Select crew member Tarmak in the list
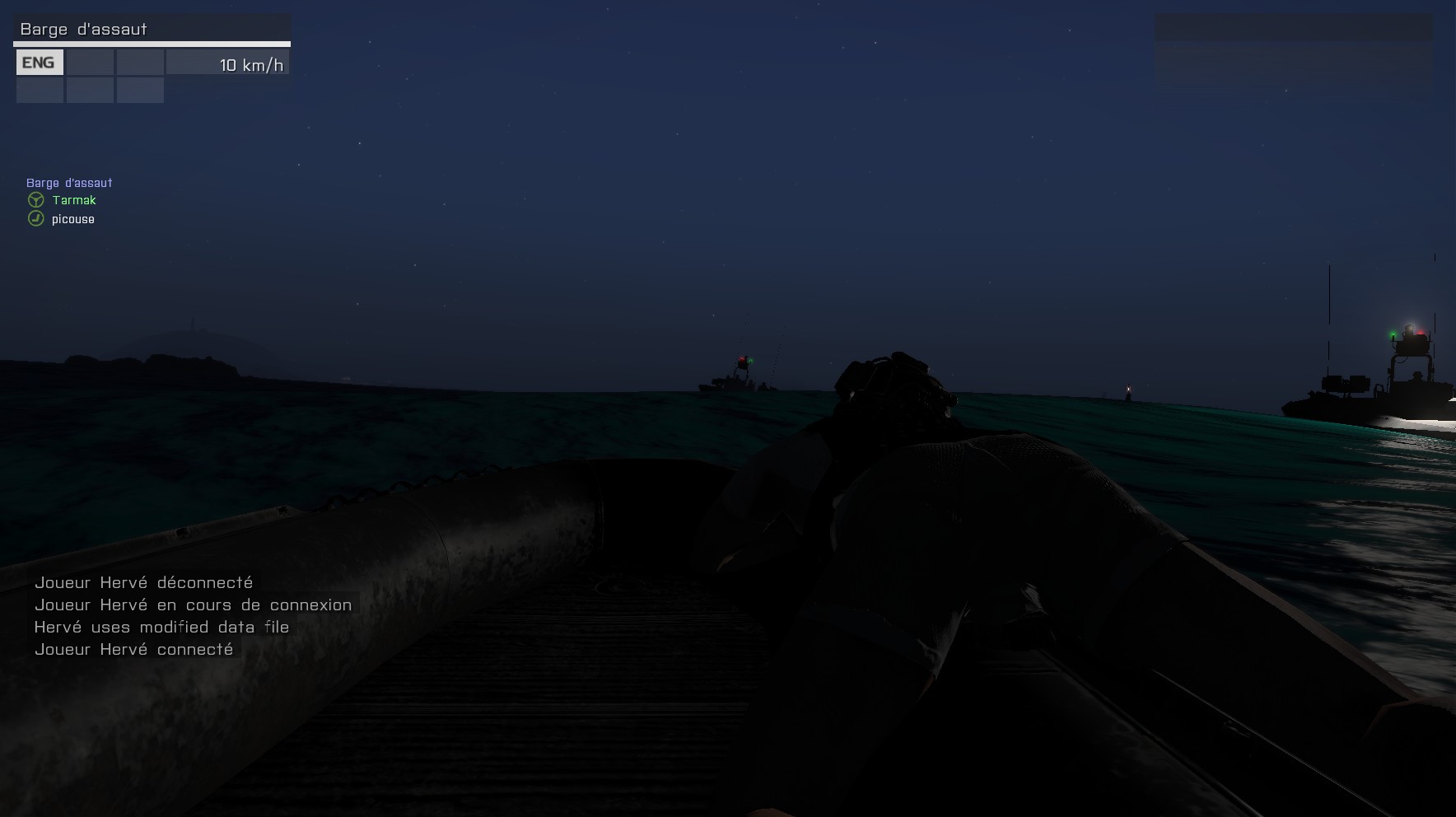 (x=74, y=200)
